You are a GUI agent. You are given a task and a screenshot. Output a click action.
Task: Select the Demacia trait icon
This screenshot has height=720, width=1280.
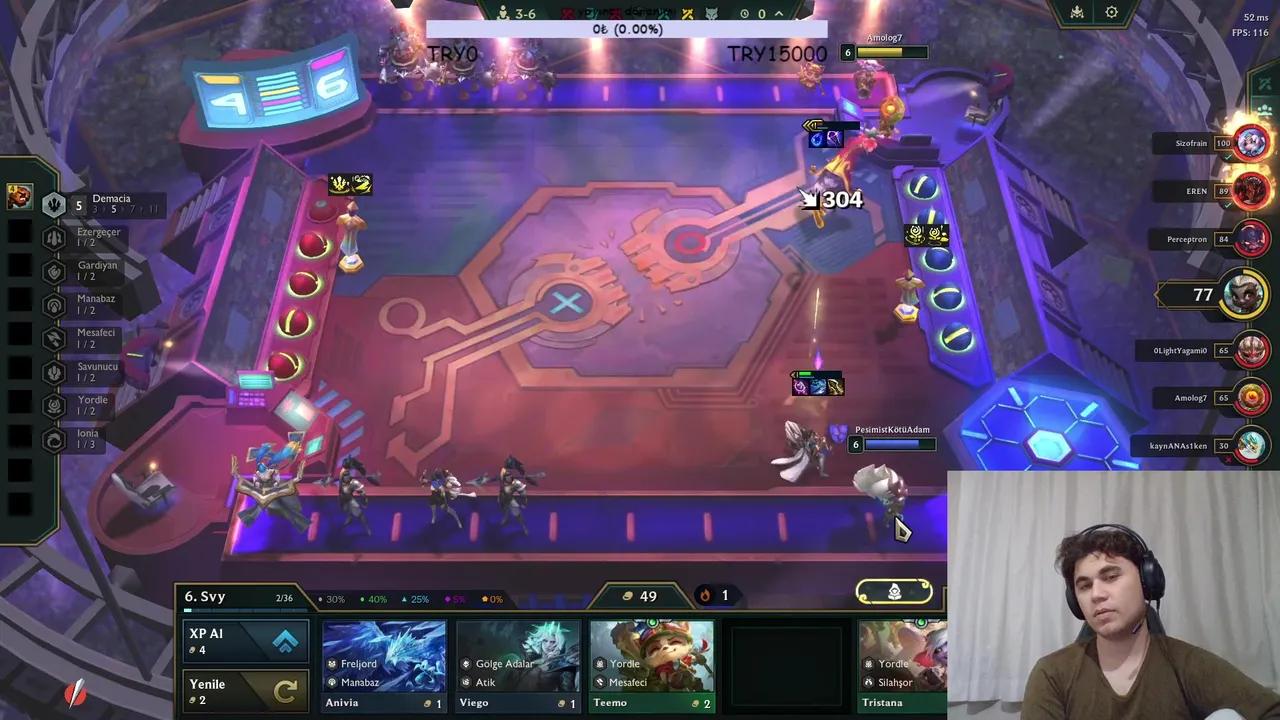click(54, 204)
